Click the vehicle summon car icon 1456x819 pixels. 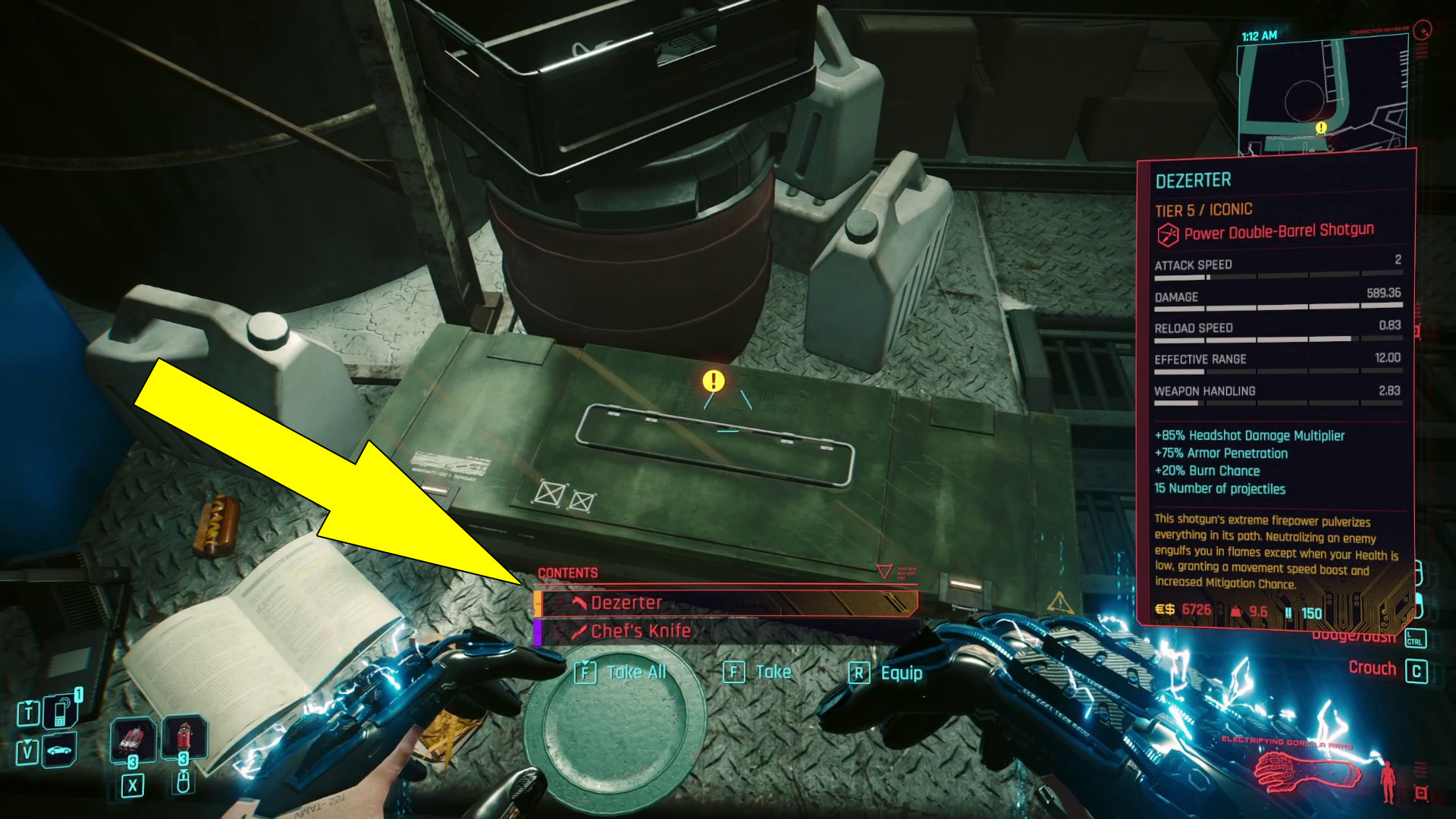coord(58,751)
